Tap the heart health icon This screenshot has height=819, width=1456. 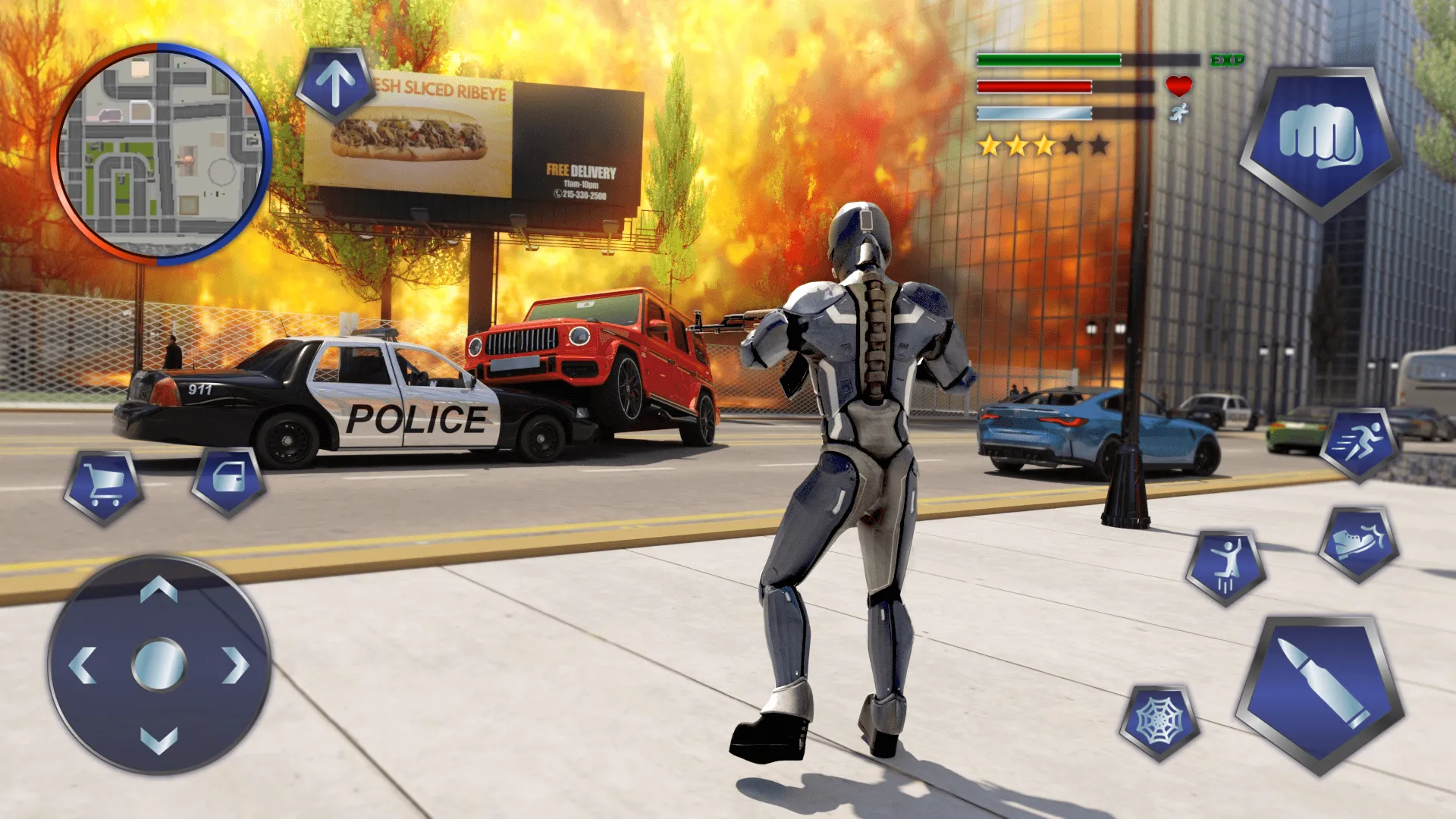(1180, 87)
